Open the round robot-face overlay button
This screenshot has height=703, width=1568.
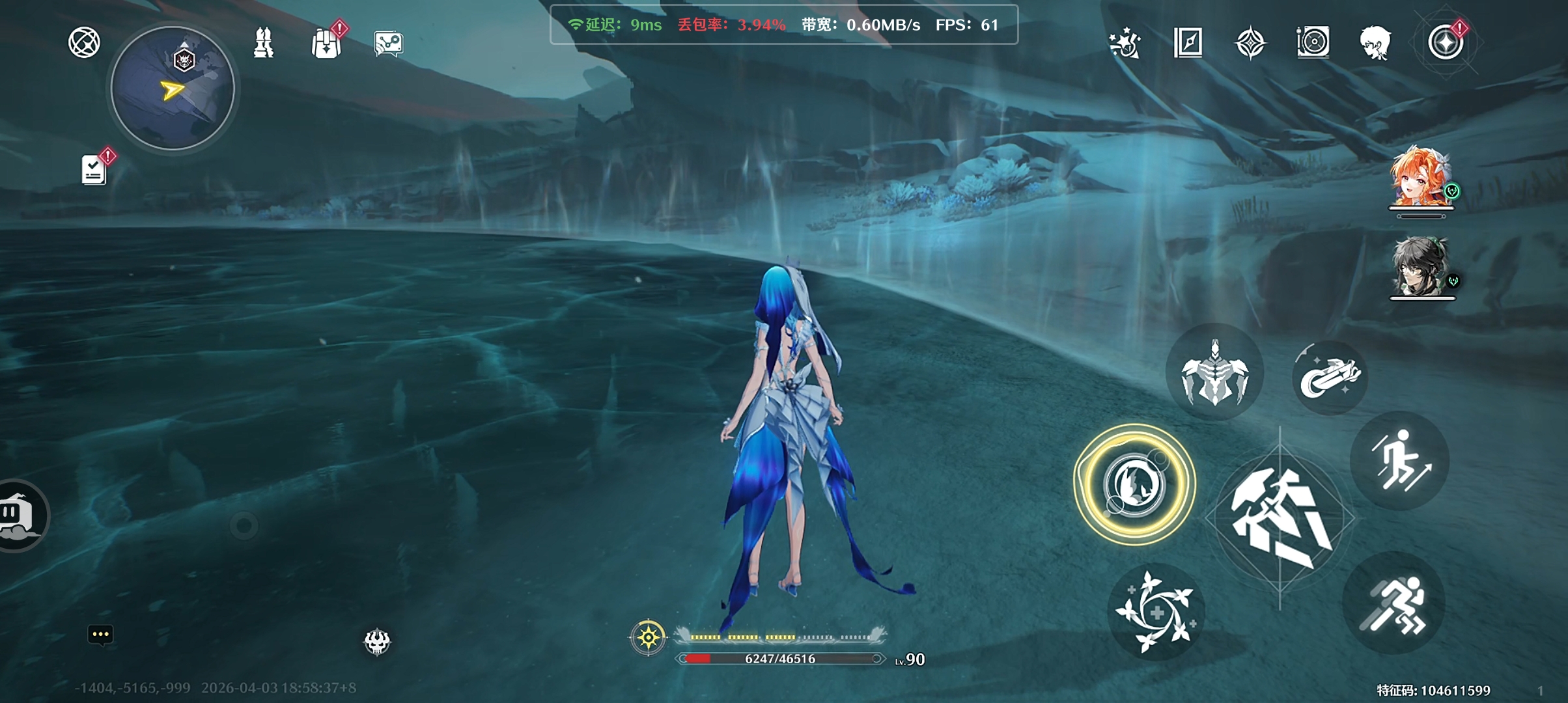20,515
